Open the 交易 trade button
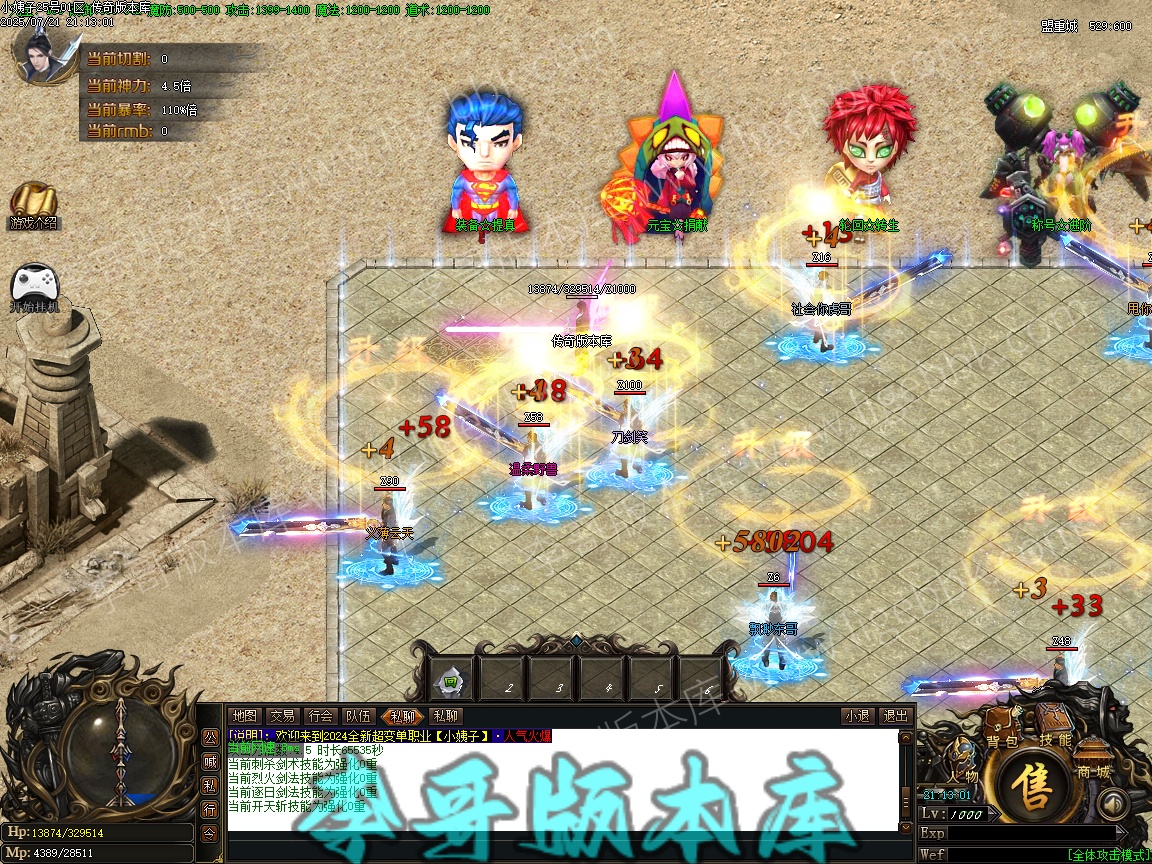 coord(282,716)
